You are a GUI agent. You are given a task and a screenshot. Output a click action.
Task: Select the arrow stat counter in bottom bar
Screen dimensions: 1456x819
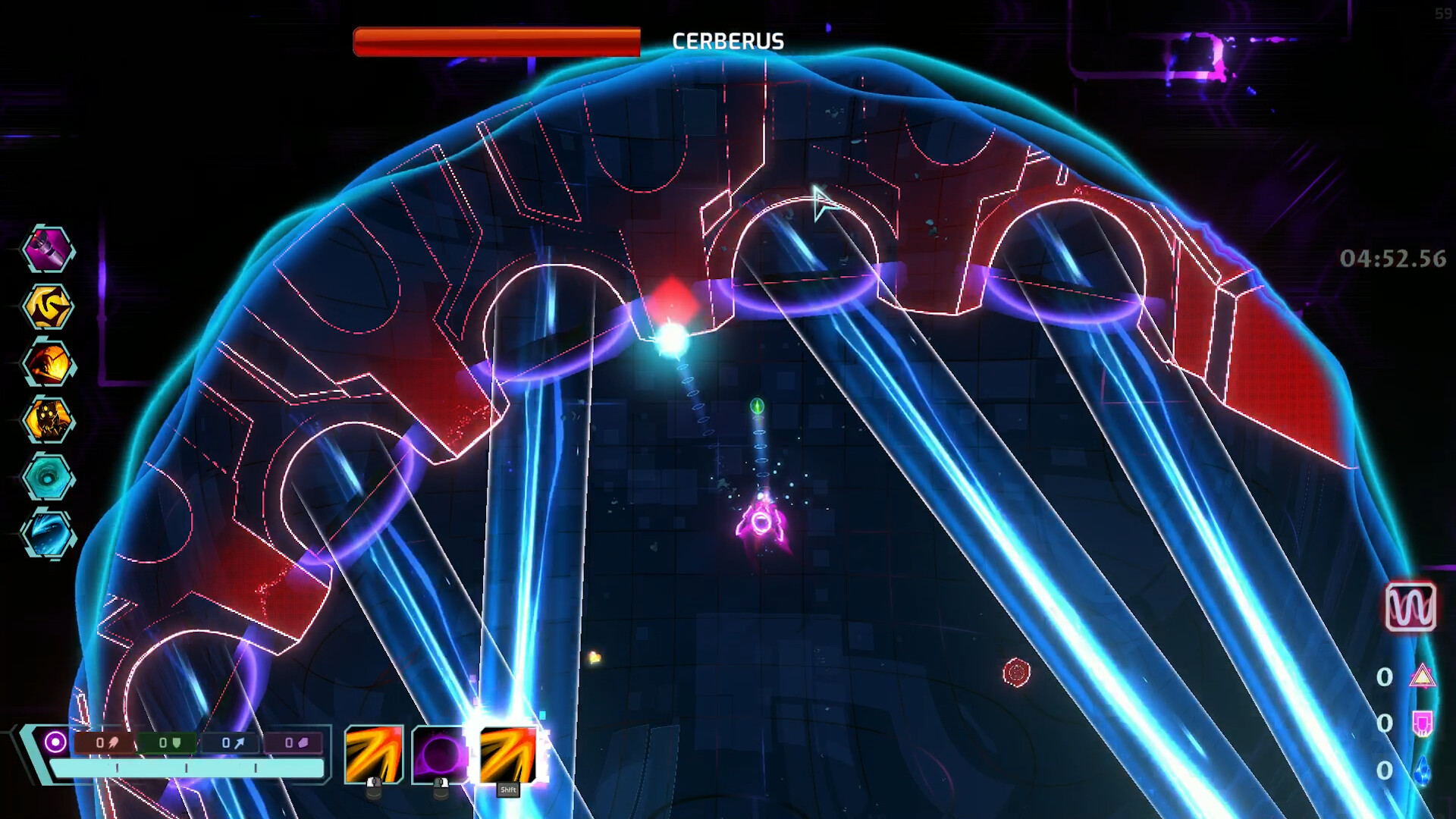click(233, 743)
